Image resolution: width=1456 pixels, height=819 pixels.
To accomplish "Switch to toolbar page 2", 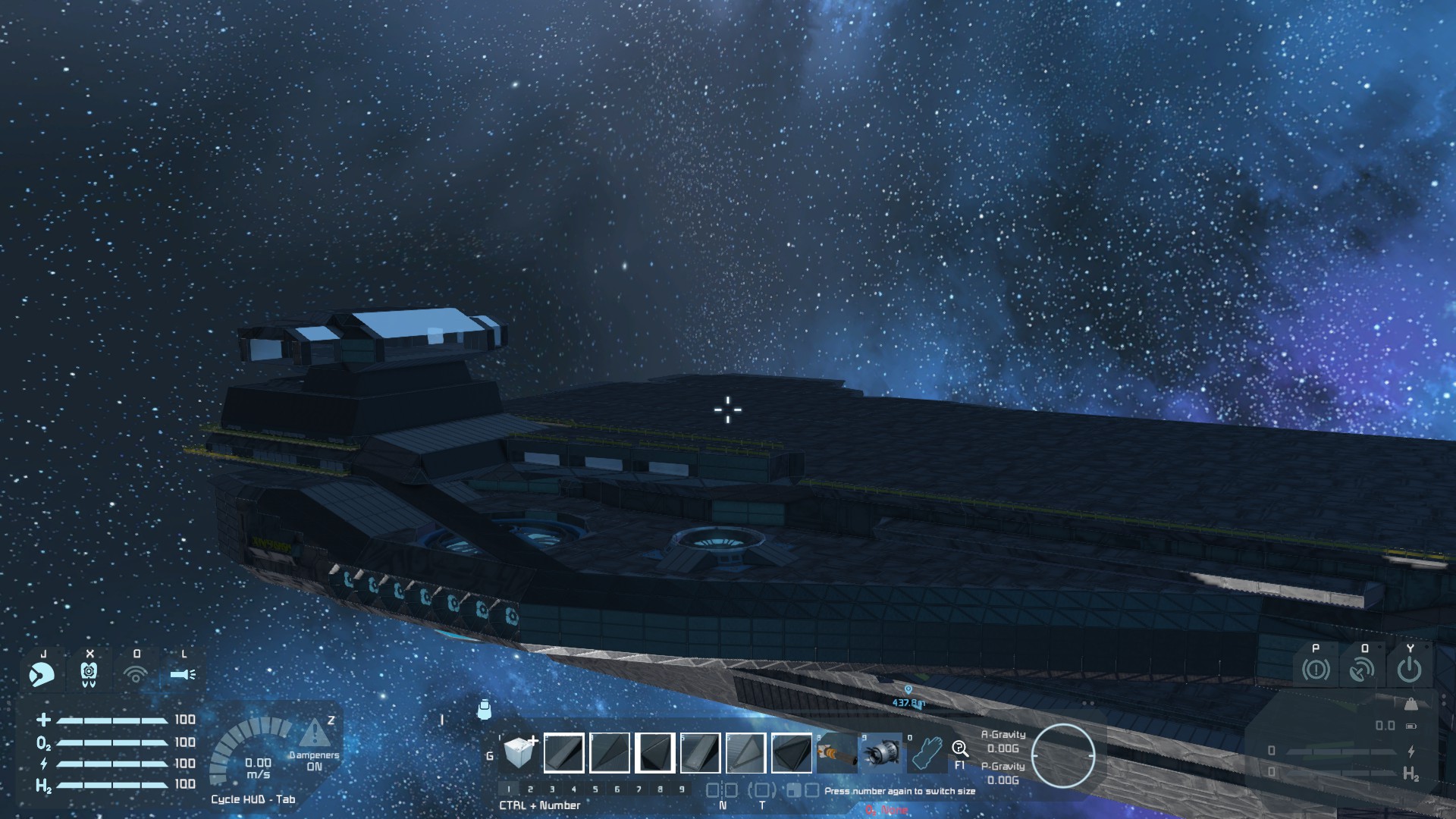I will coord(530,789).
